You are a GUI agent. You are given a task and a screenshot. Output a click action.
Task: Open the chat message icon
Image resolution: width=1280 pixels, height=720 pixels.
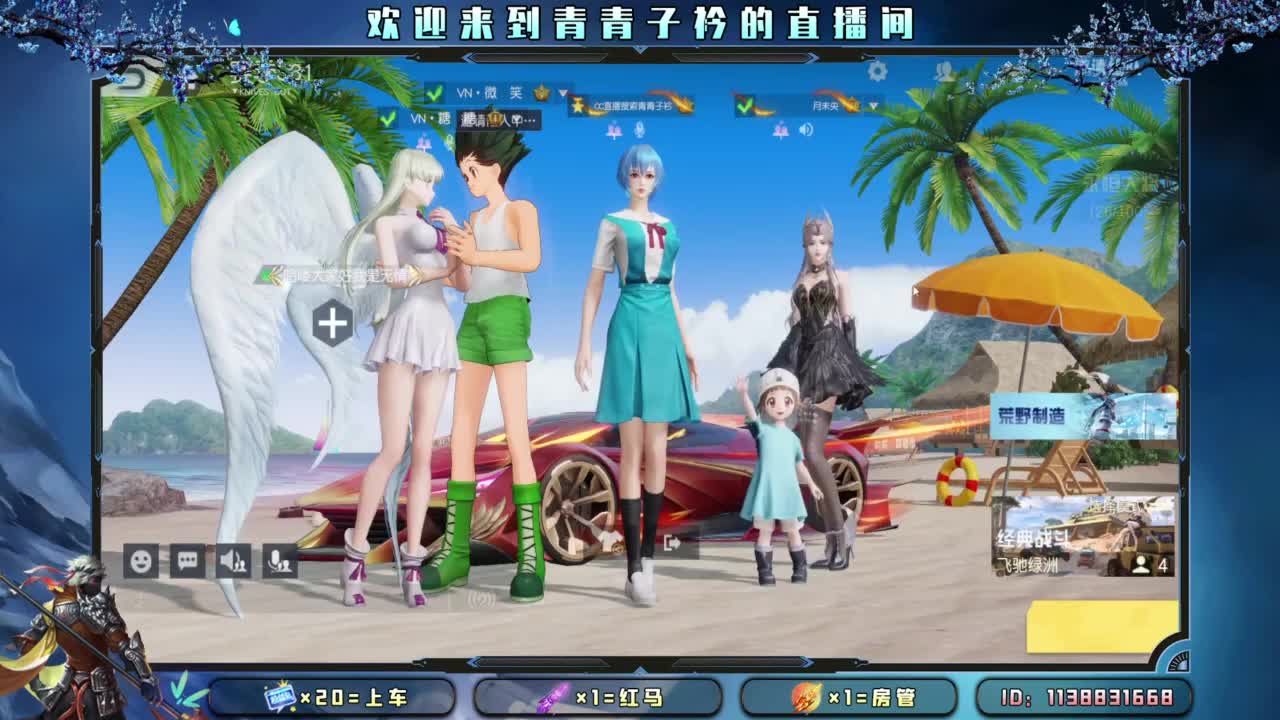187,561
